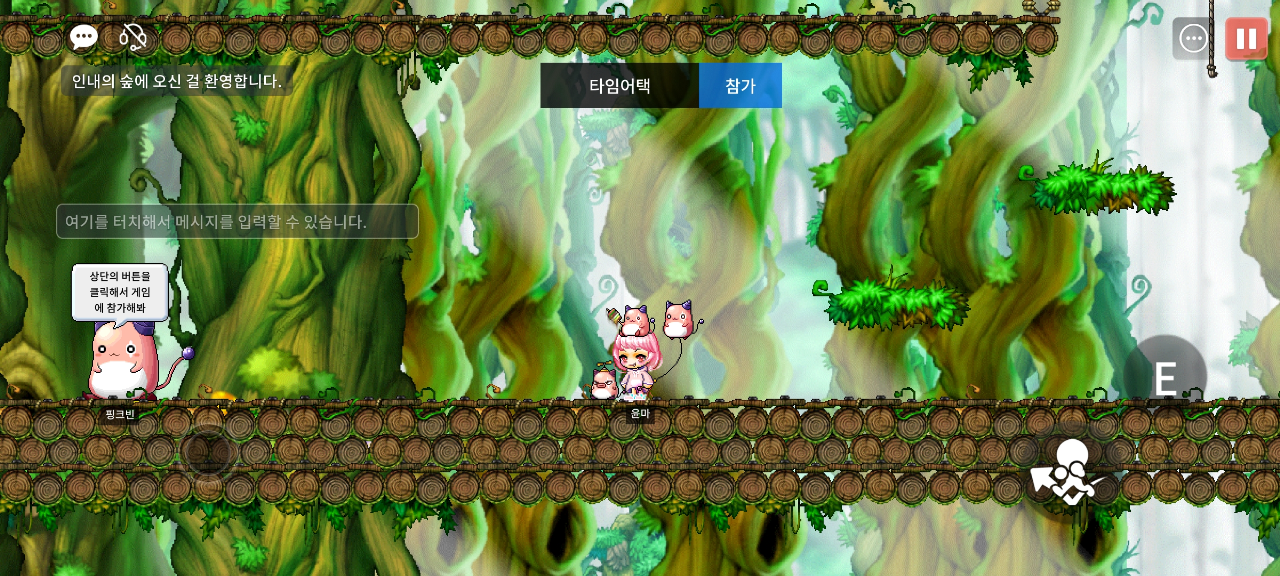Touch the virtual joystick pad
Screen dimensions: 1280x576
pyautogui.click(x=208, y=452)
